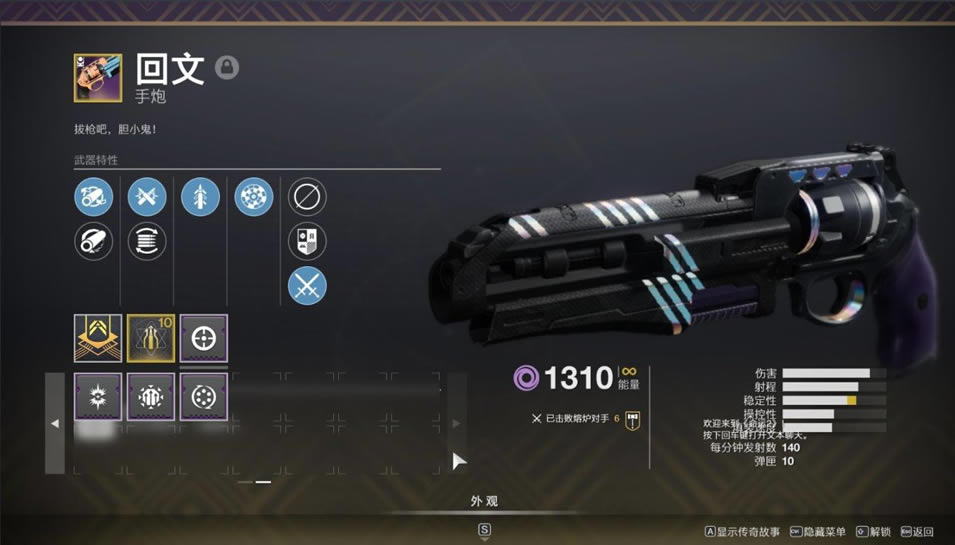
Task: Choose the shield emblem kill tracker
Action: click(307, 241)
